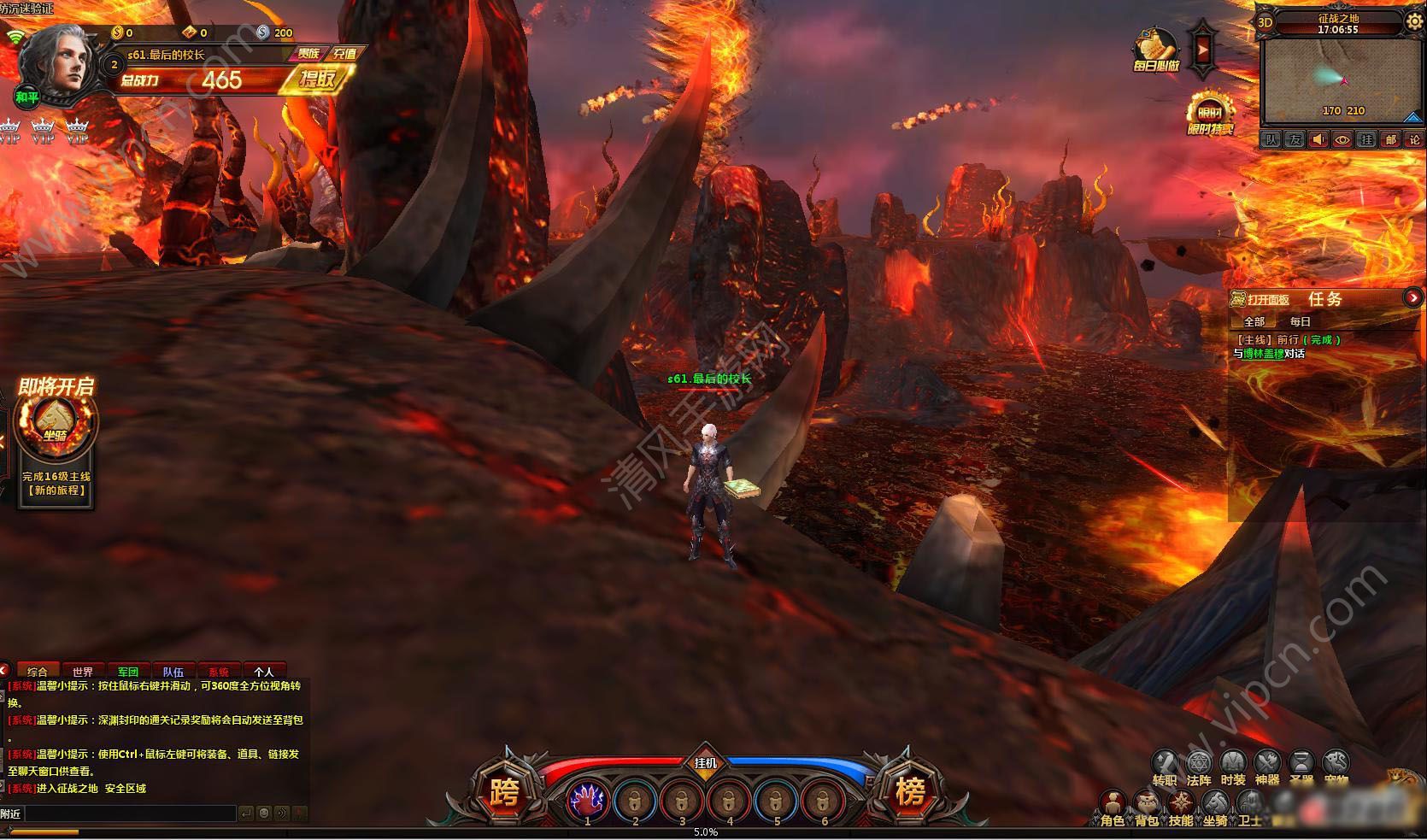This screenshot has width=1427, height=840.
Task: Toggle the sound speaker button under minimap
Action: (x=1318, y=139)
